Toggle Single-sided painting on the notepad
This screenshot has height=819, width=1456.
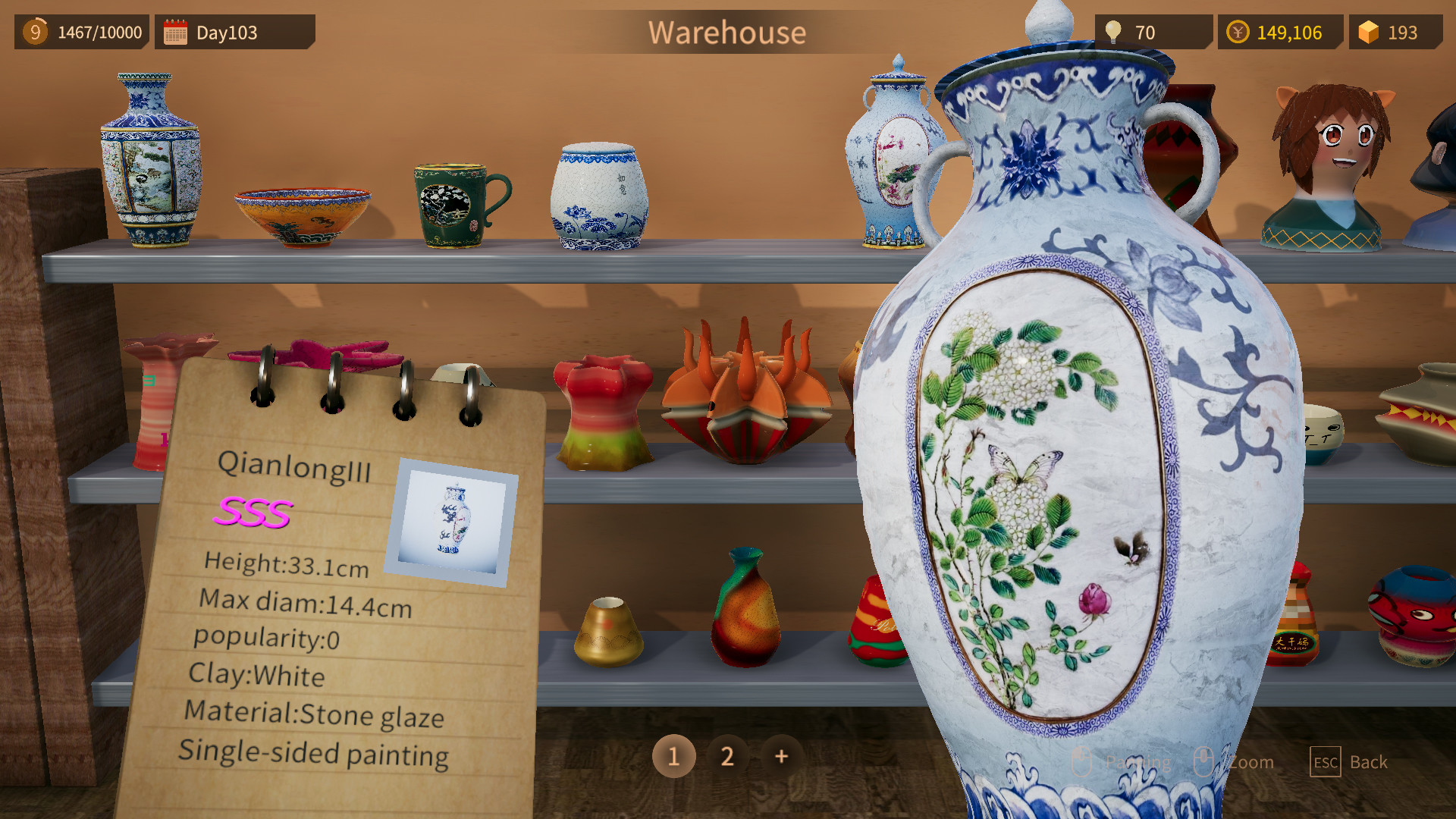tap(313, 753)
